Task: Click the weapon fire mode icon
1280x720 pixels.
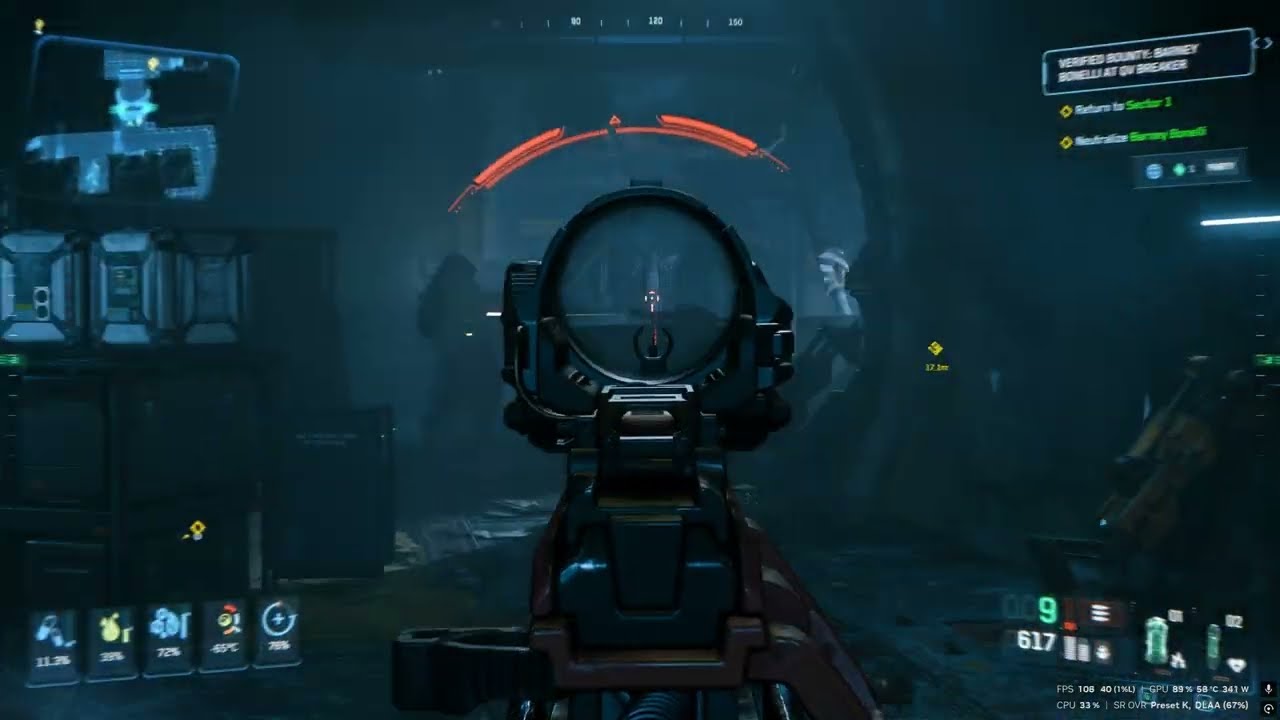Action: point(1101,614)
